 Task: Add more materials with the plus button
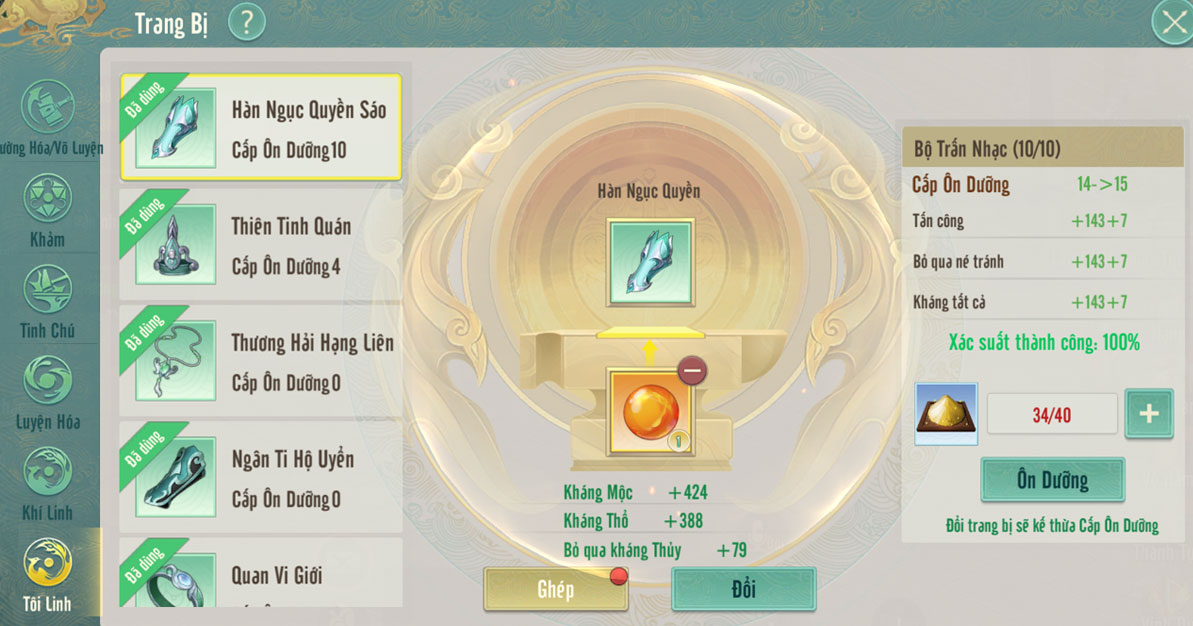tap(1149, 413)
